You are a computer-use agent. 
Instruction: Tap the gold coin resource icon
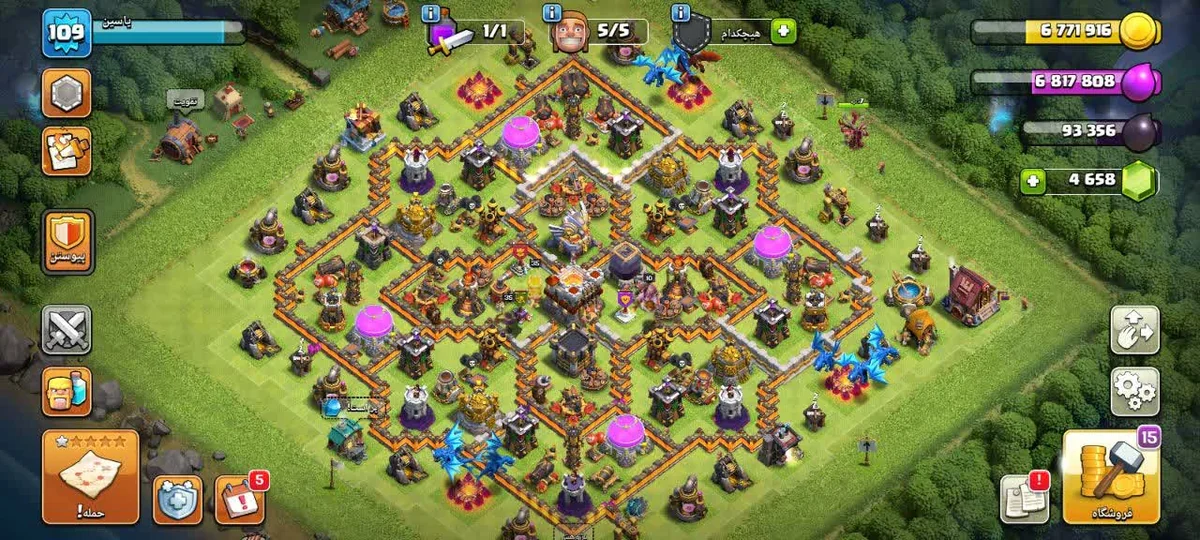point(1137,31)
